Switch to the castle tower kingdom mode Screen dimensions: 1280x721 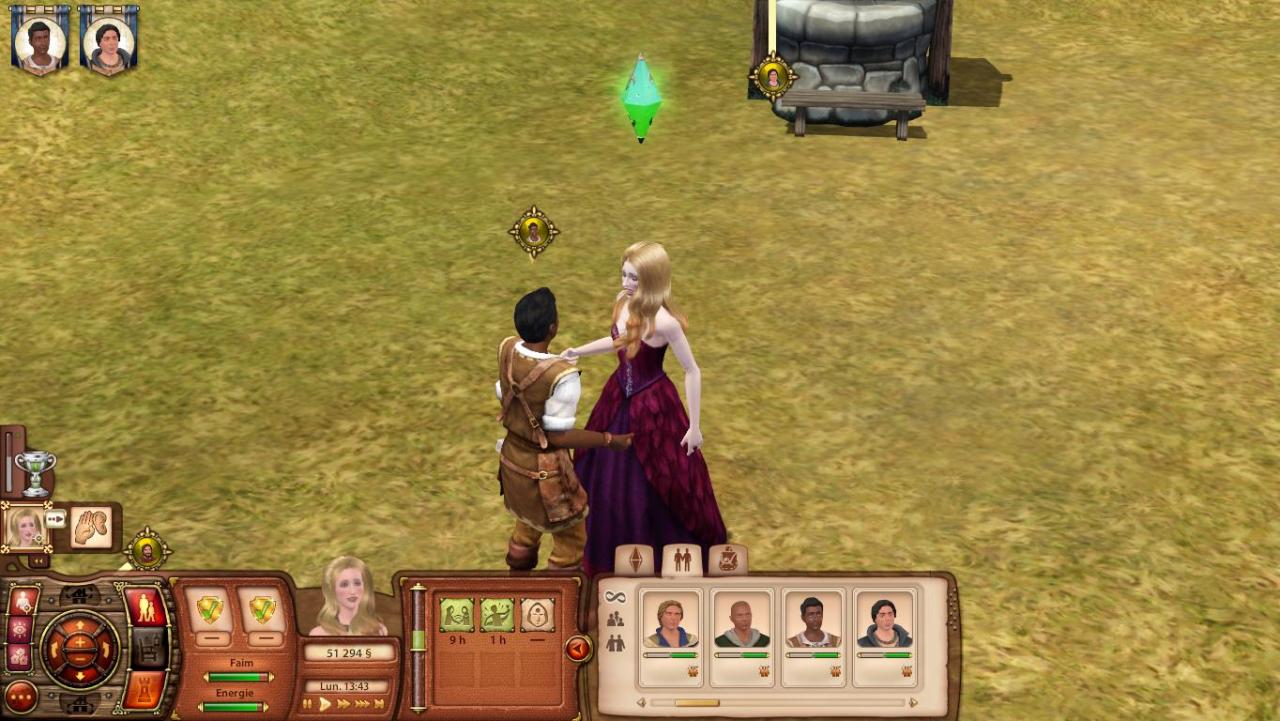point(146,691)
